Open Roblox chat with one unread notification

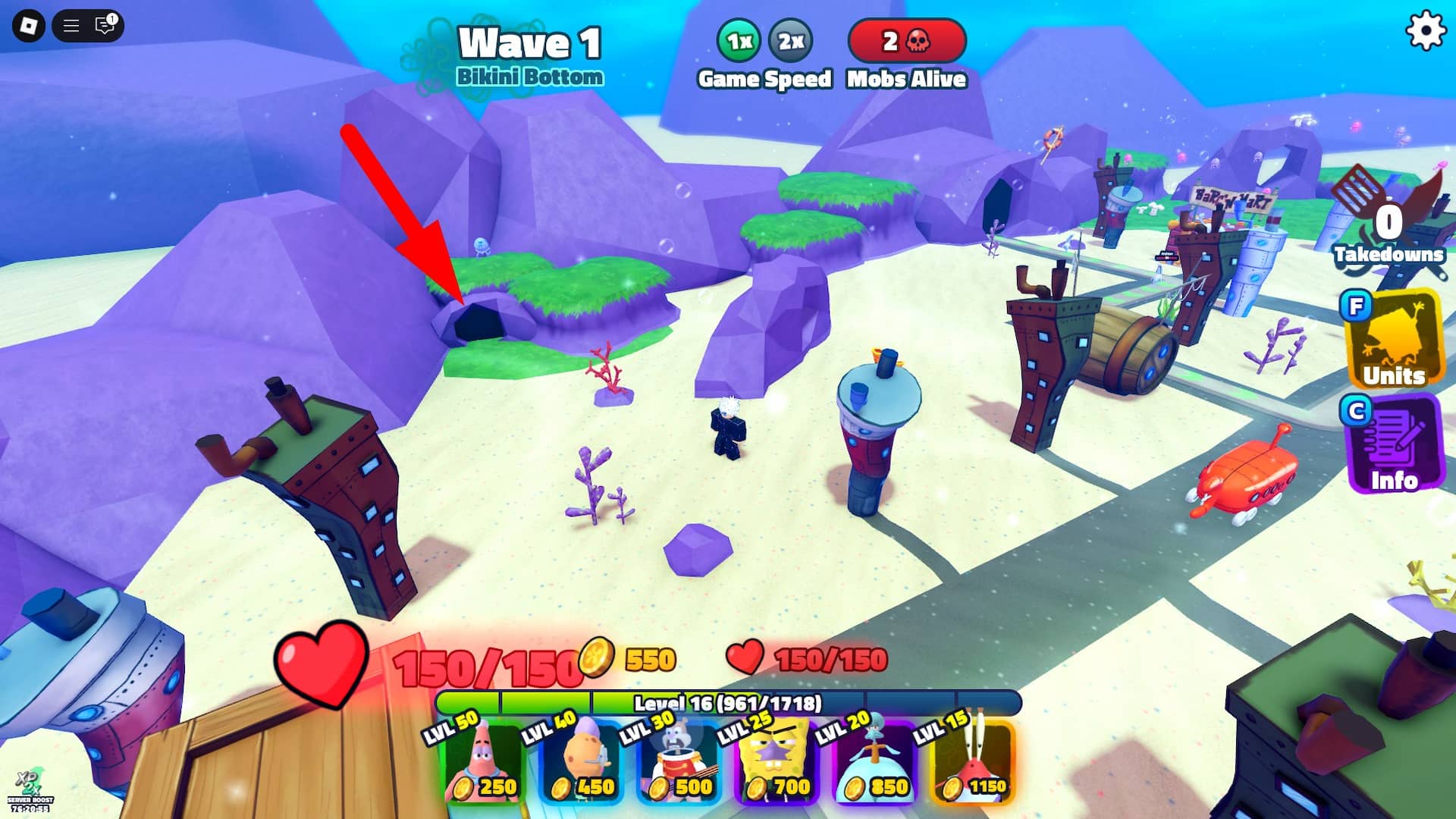pyautogui.click(x=102, y=26)
